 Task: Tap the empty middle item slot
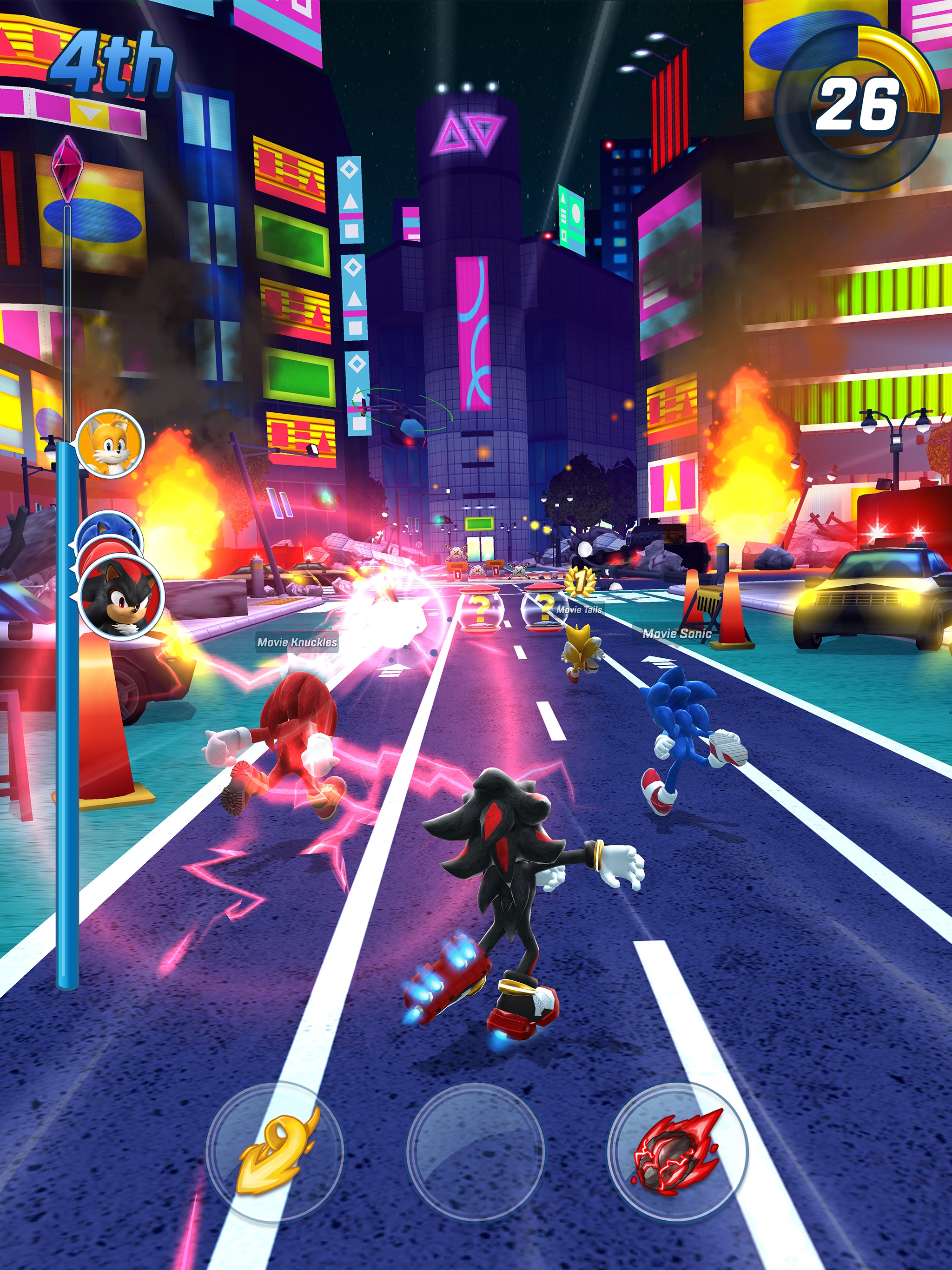point(476,1152)
